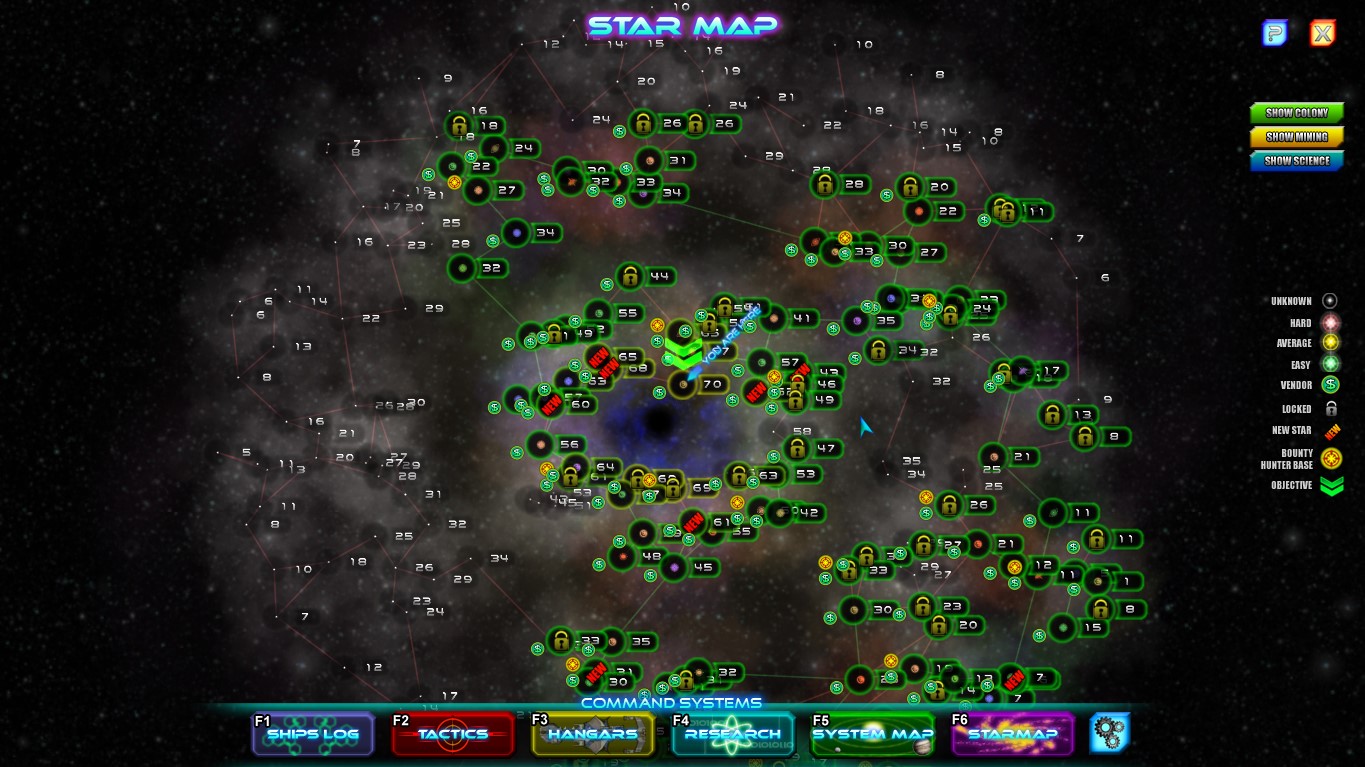Choose the locked level 44 star

[630, 276]
